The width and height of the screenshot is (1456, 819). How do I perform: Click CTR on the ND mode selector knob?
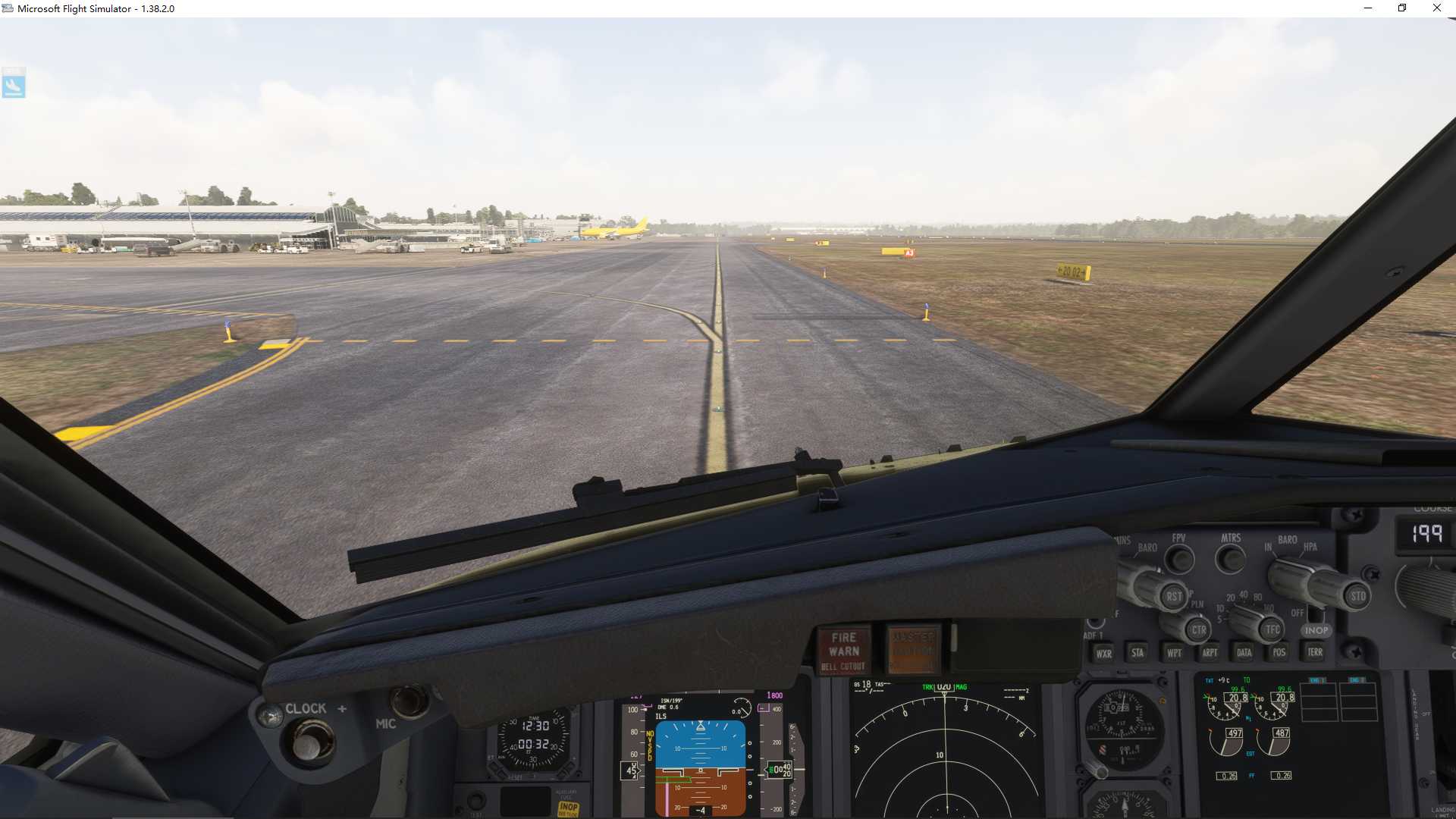1199,630
